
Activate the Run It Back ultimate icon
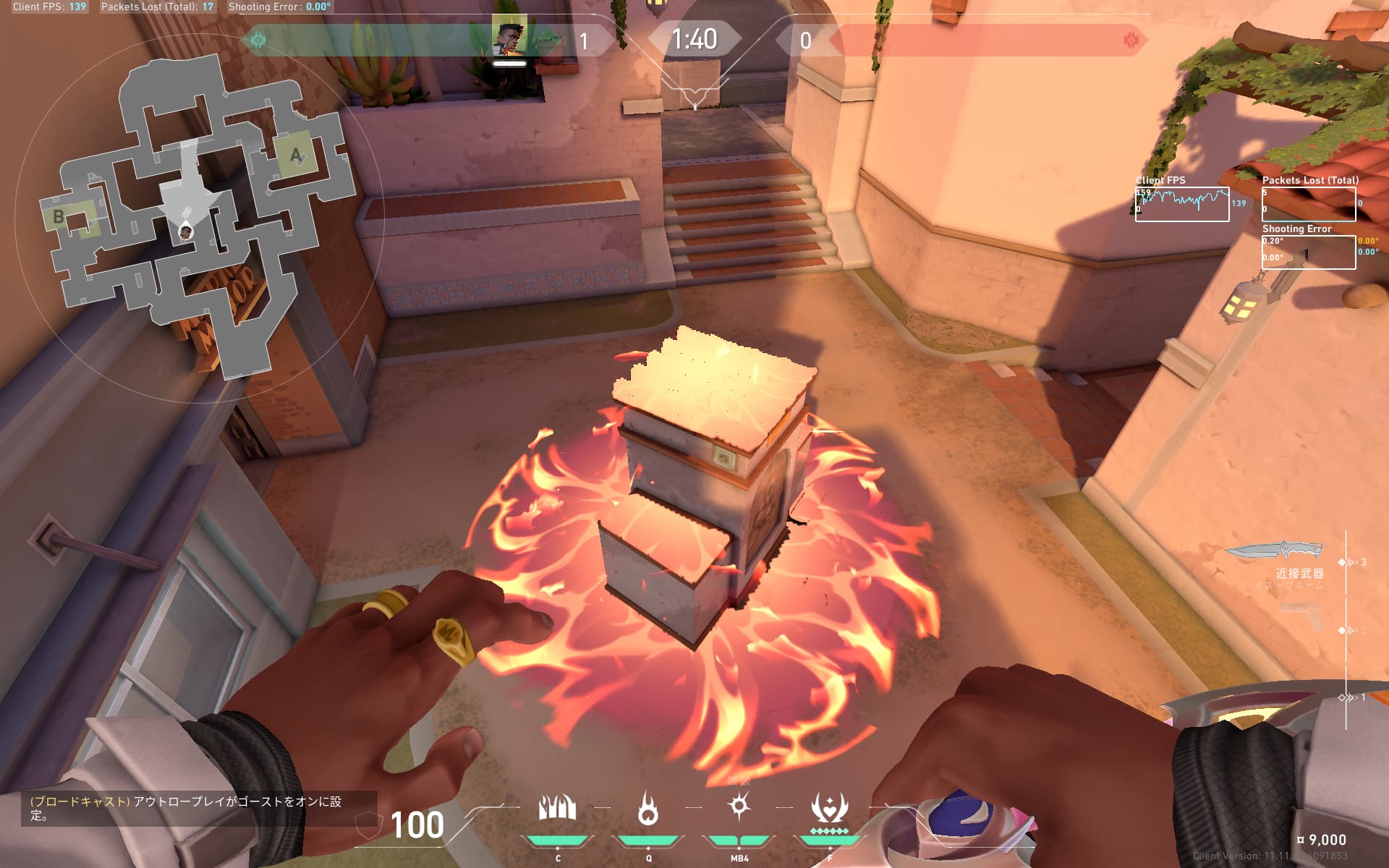pyautogui.click(x=830, y=808)
